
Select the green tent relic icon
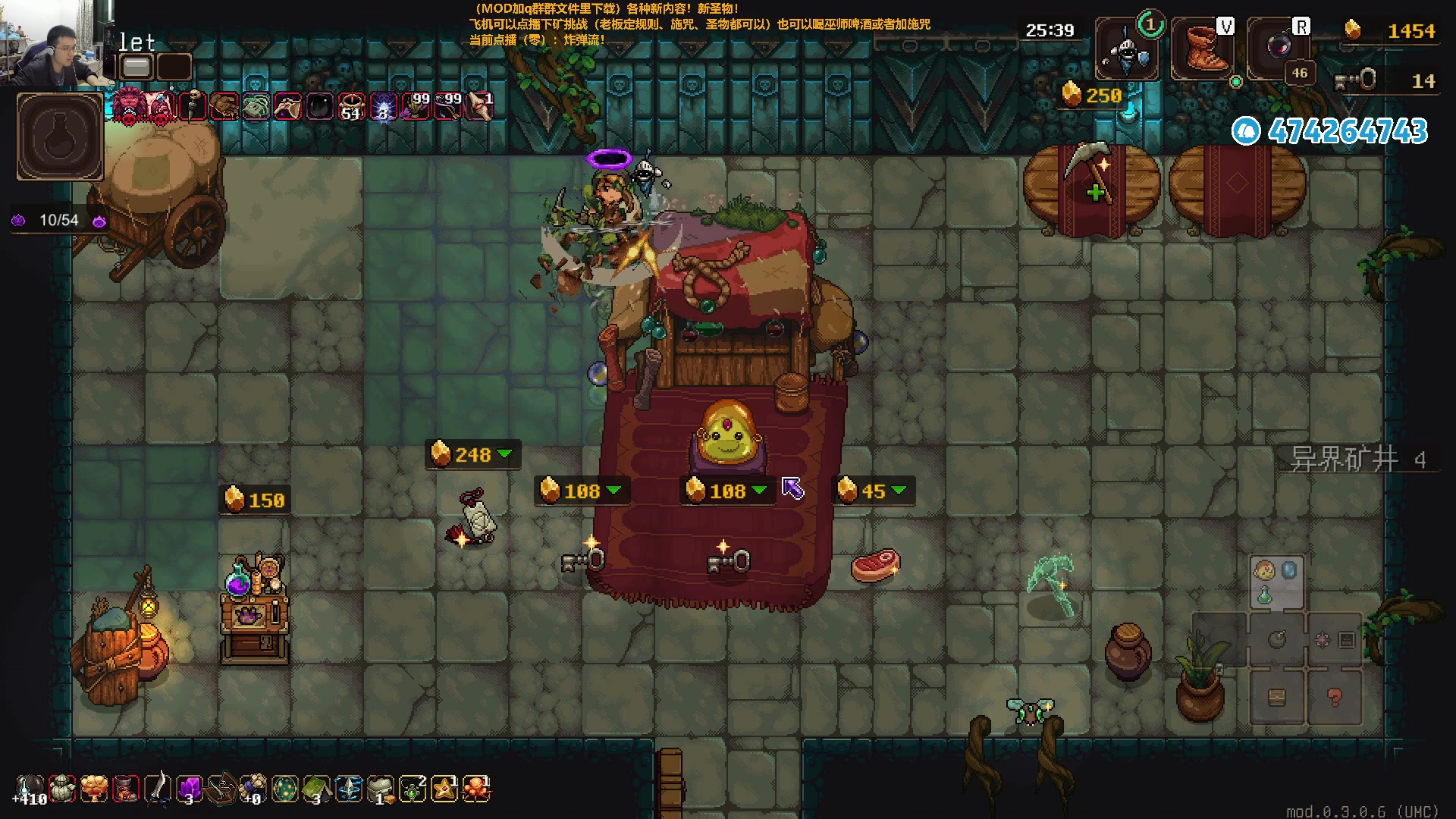317,789
